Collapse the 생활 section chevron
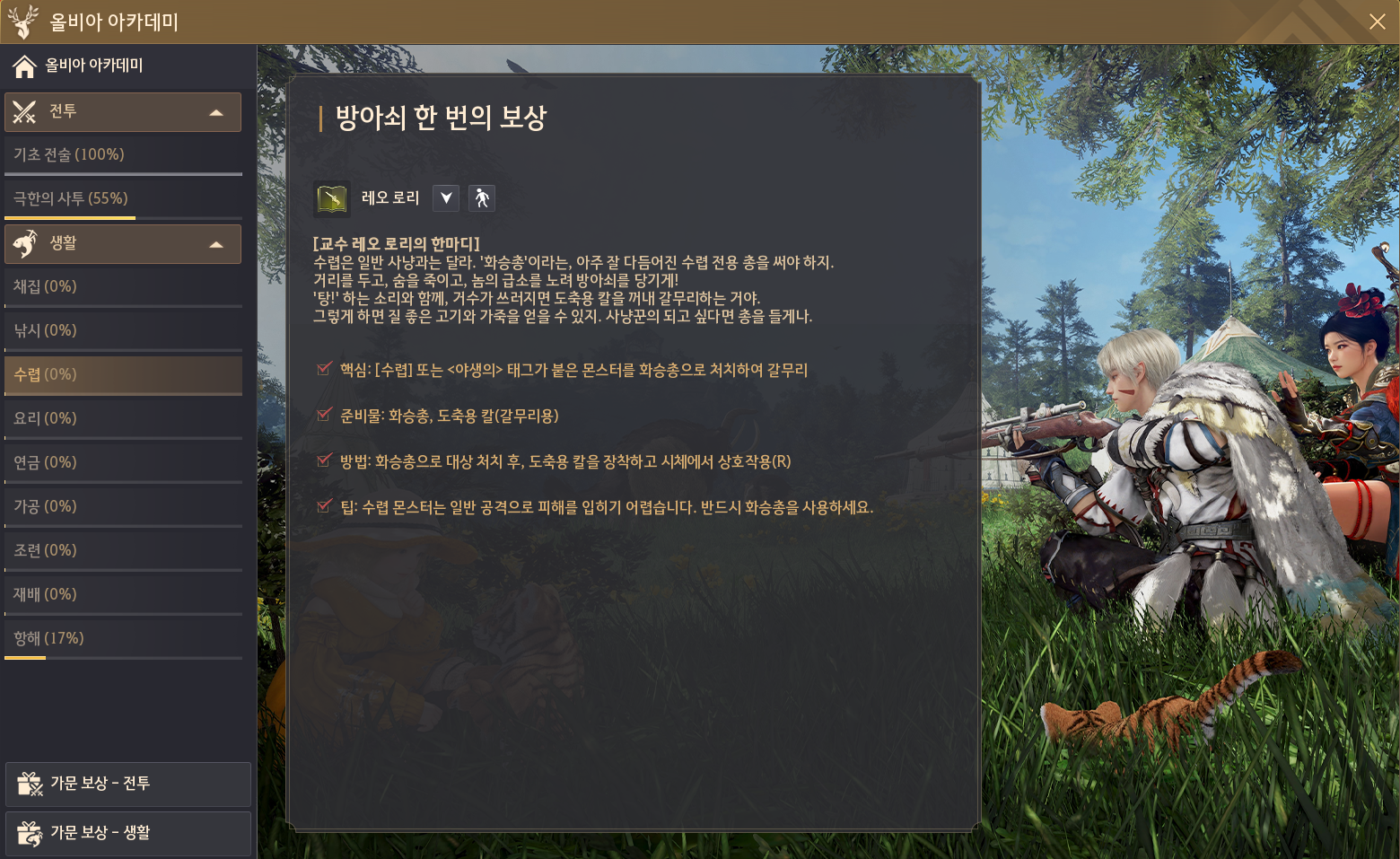Image resolution: width=1400 pixels, height=859 pixels. [x=215, y=243]
